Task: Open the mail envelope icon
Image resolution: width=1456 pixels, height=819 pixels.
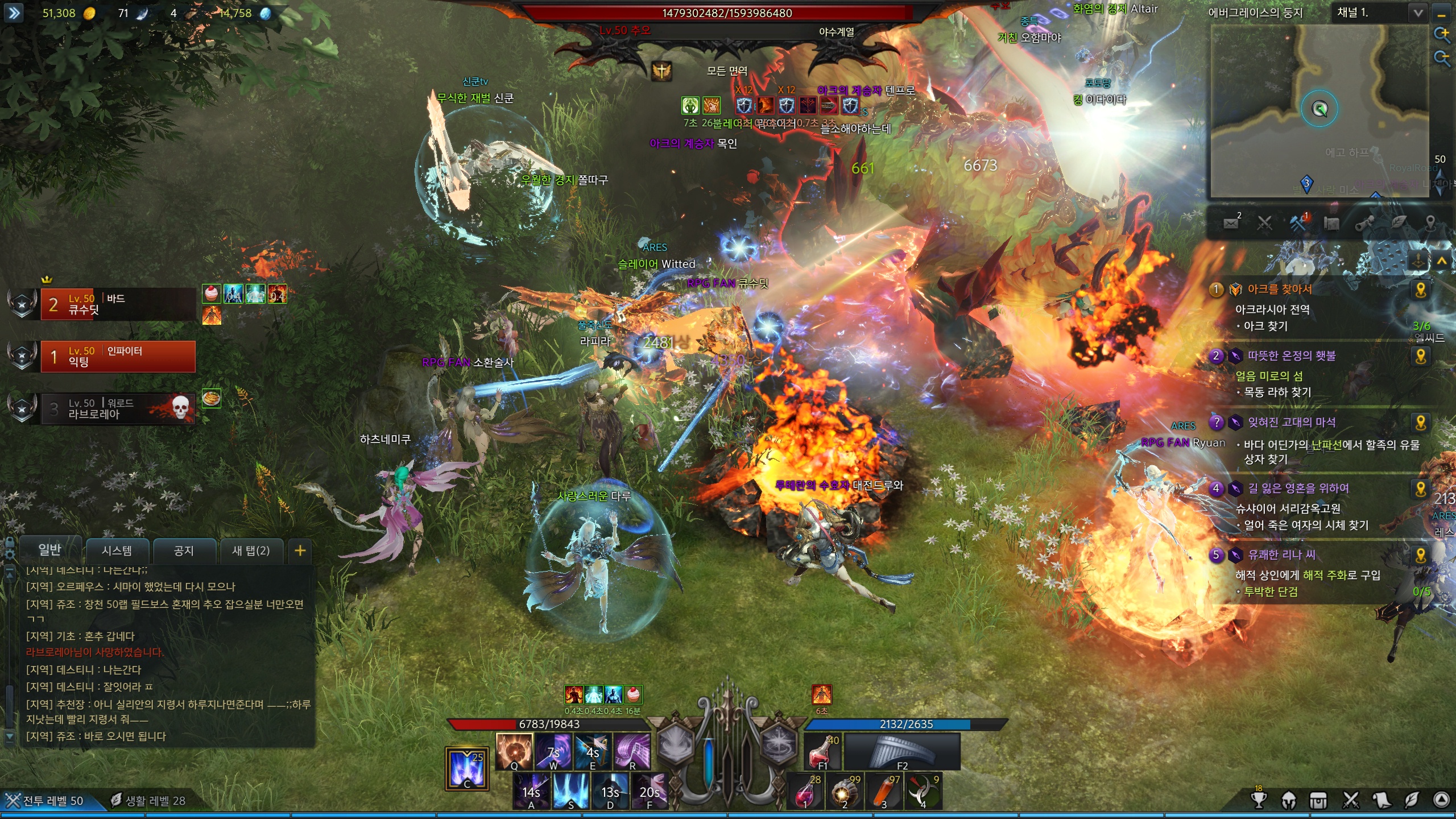Action: [x=1231, y=223]
